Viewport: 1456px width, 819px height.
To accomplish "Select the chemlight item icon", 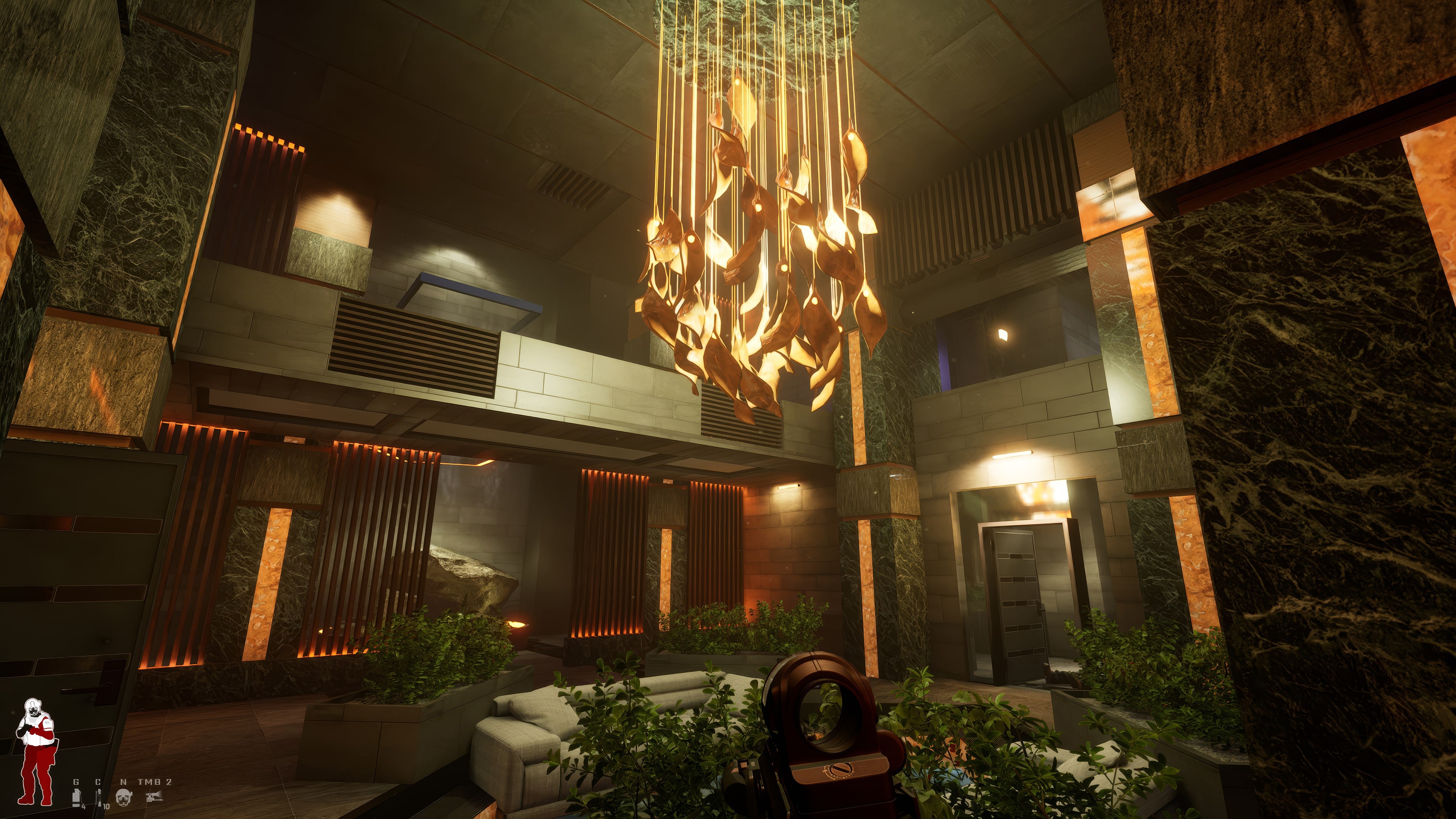I will coord(99,797).
